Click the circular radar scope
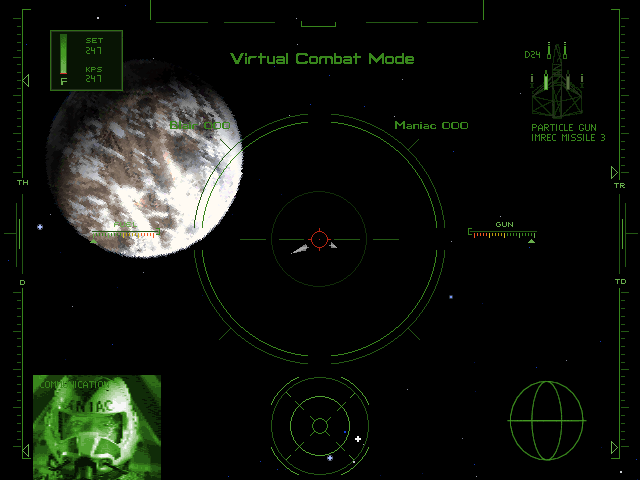 [x=319, y=426]
